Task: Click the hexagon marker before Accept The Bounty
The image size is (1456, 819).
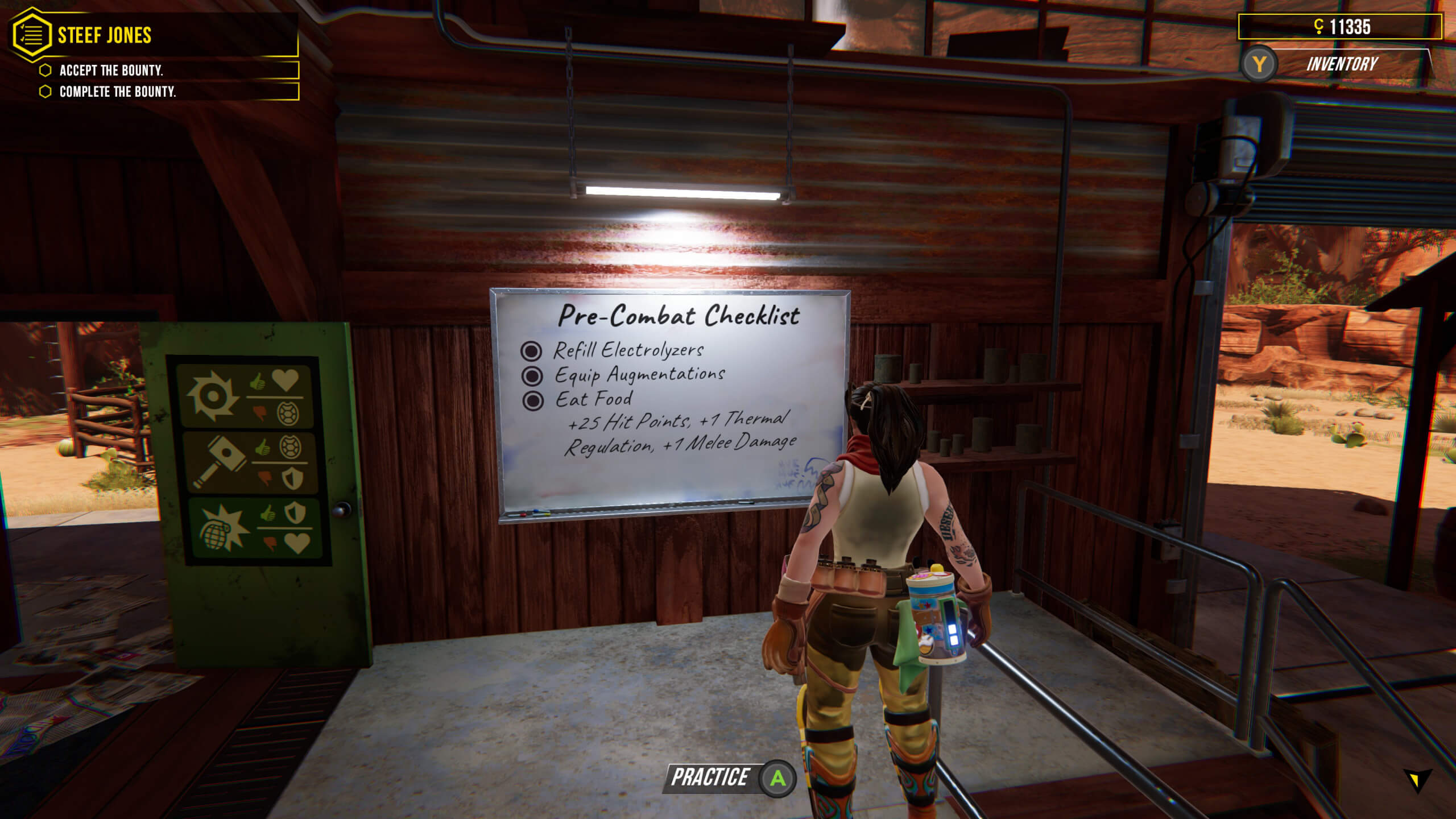Action: click(44, 71)
